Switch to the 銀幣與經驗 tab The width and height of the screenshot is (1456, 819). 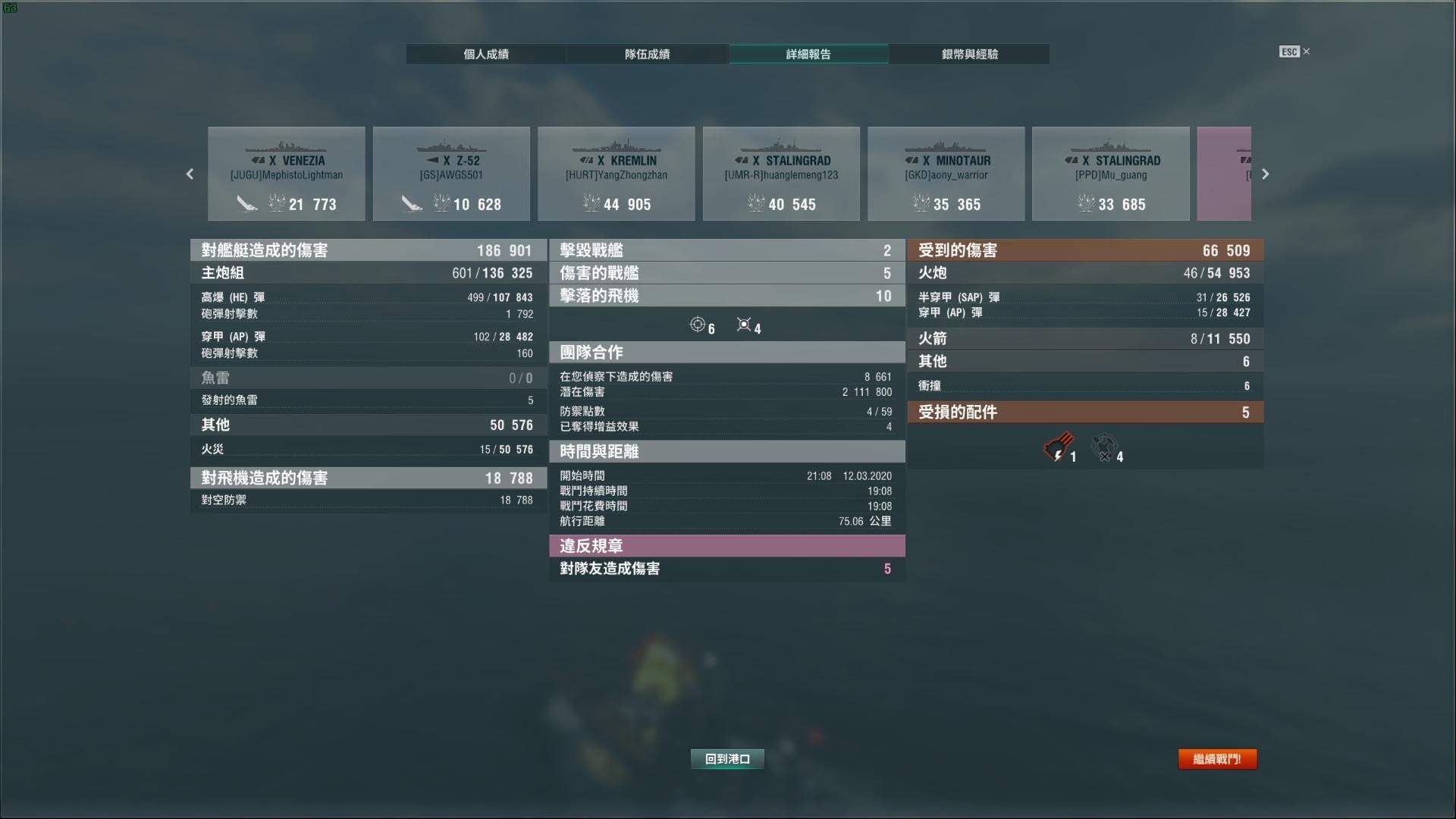click(x=969, y=54)
